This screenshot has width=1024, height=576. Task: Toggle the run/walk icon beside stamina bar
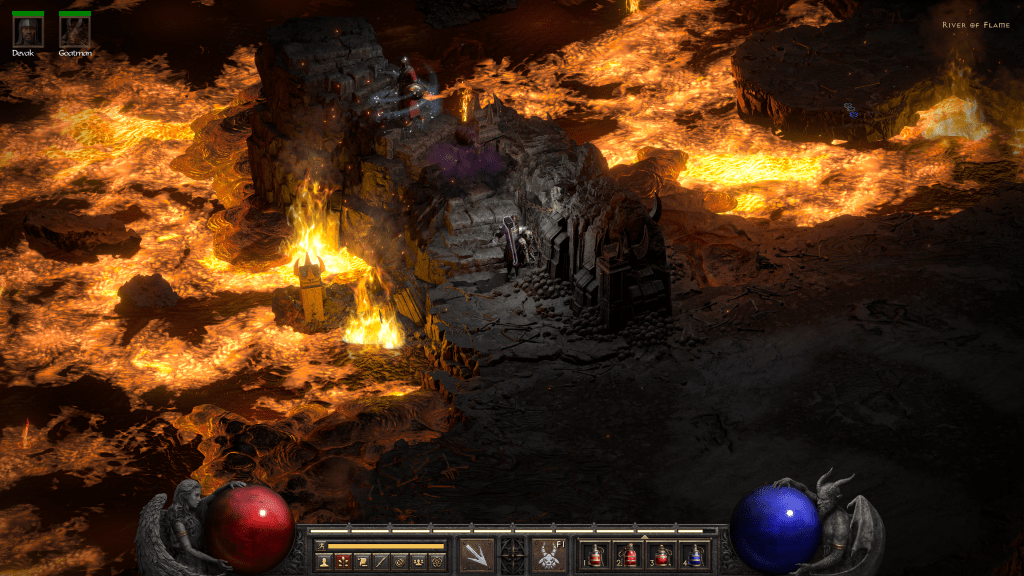[321, 546]
